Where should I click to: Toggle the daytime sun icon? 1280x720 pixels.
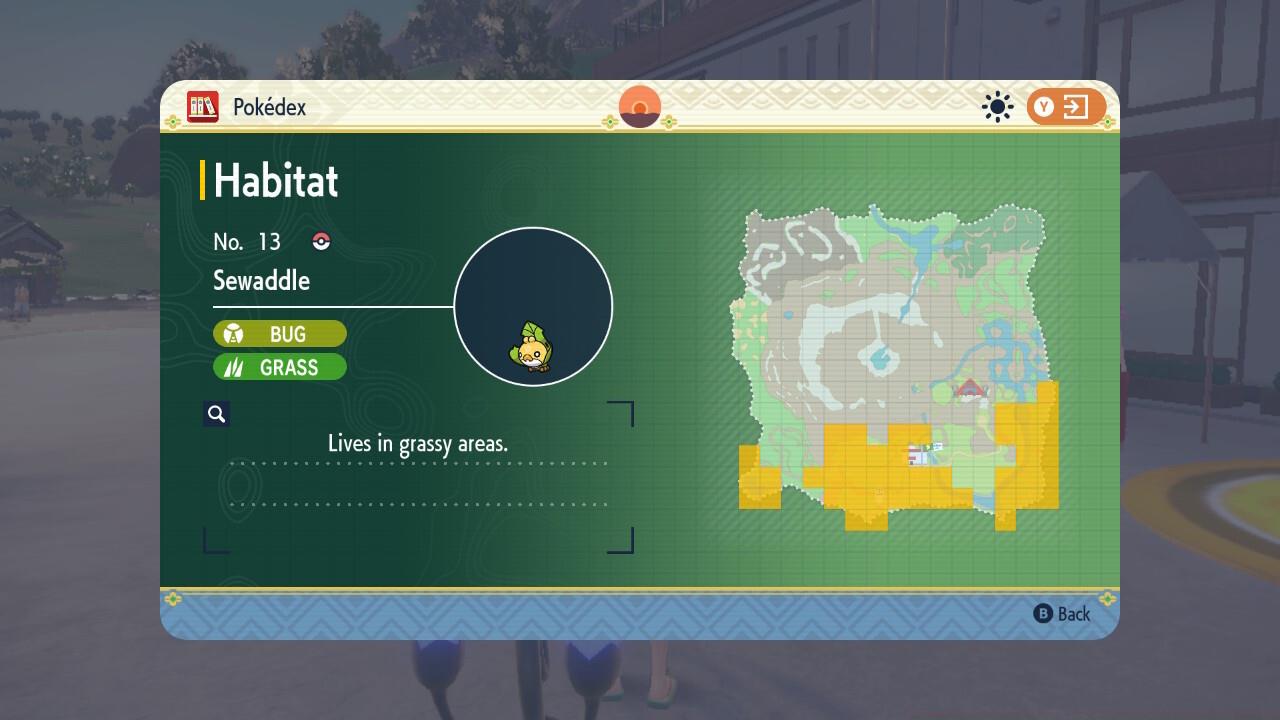[x=997, y=107]
